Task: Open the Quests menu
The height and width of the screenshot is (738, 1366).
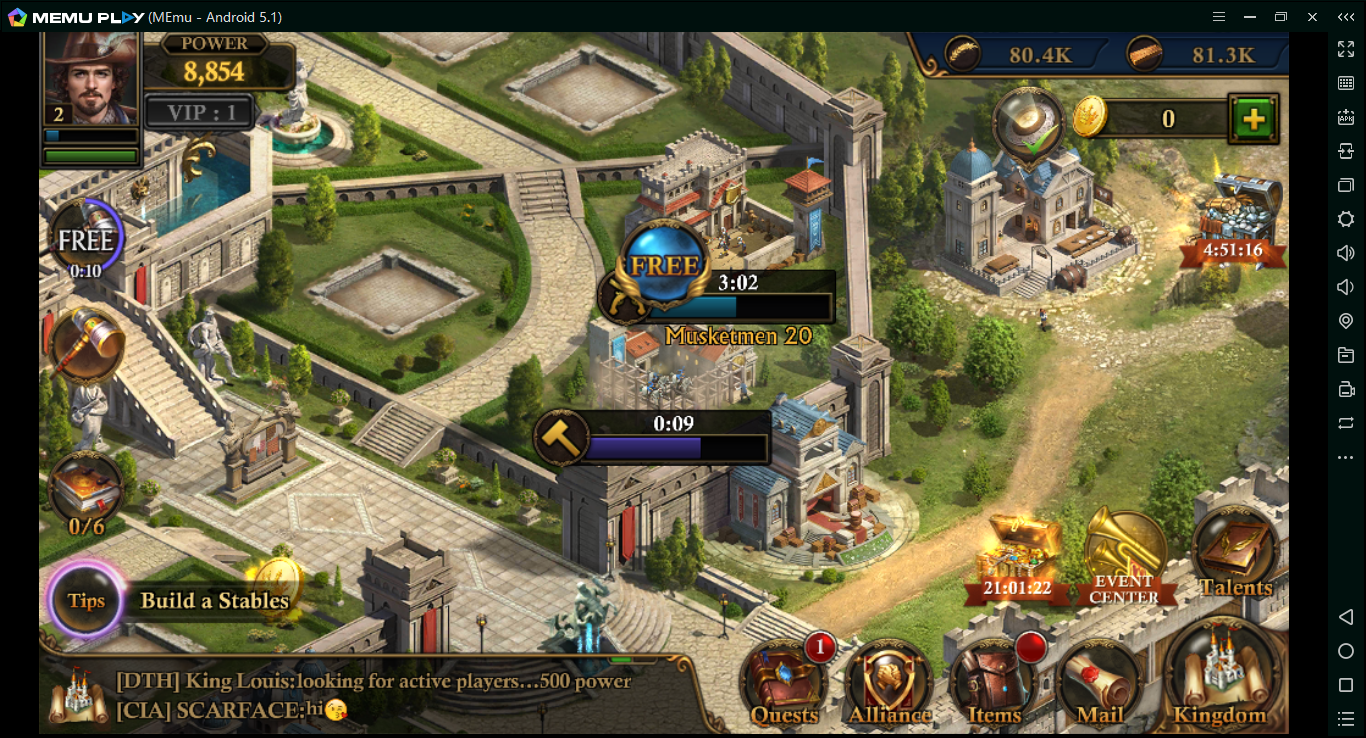Action: (783, 682)
